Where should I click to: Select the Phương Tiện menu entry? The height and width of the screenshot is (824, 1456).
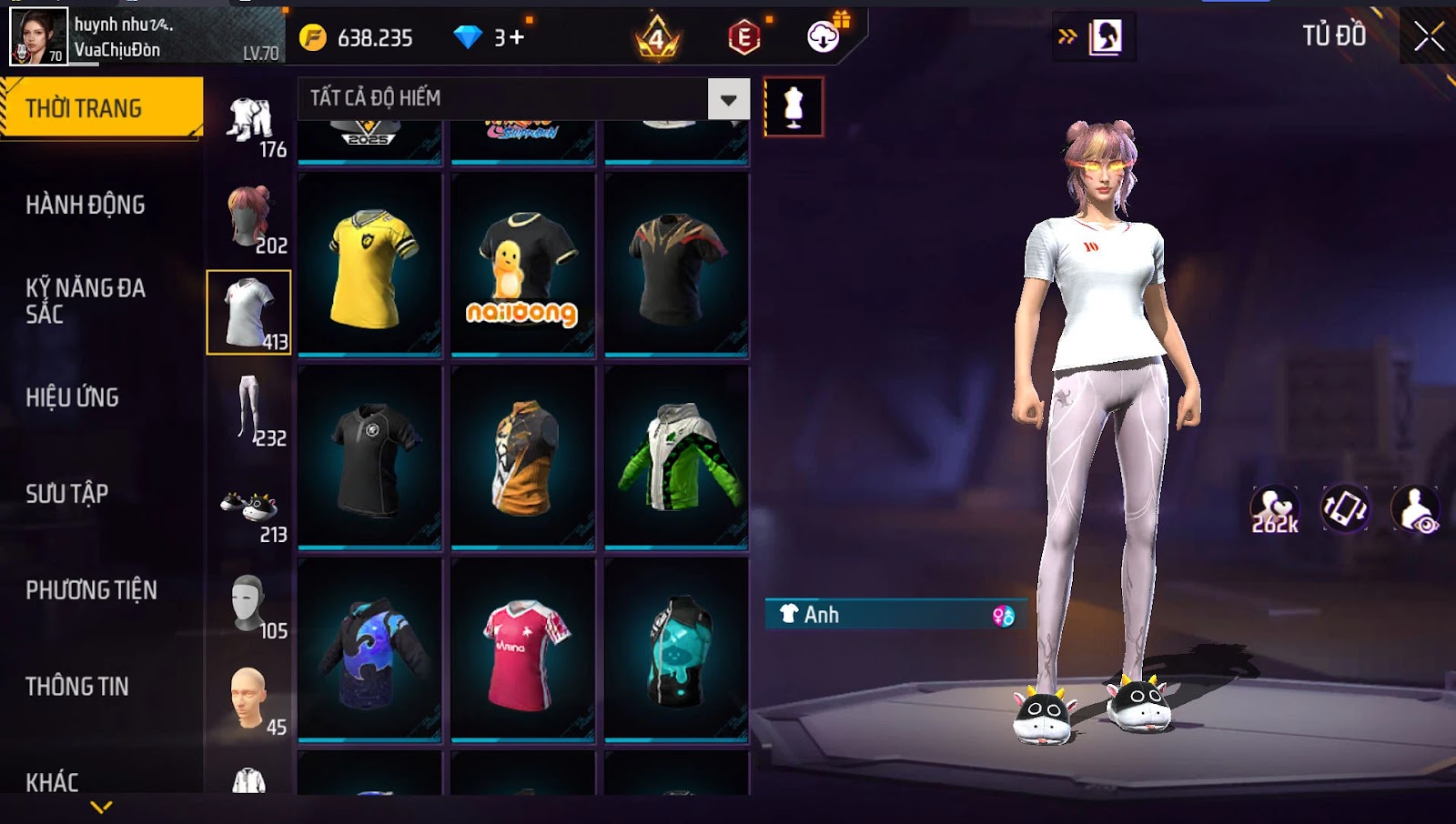pyautogui.click(x=91, y=590)
